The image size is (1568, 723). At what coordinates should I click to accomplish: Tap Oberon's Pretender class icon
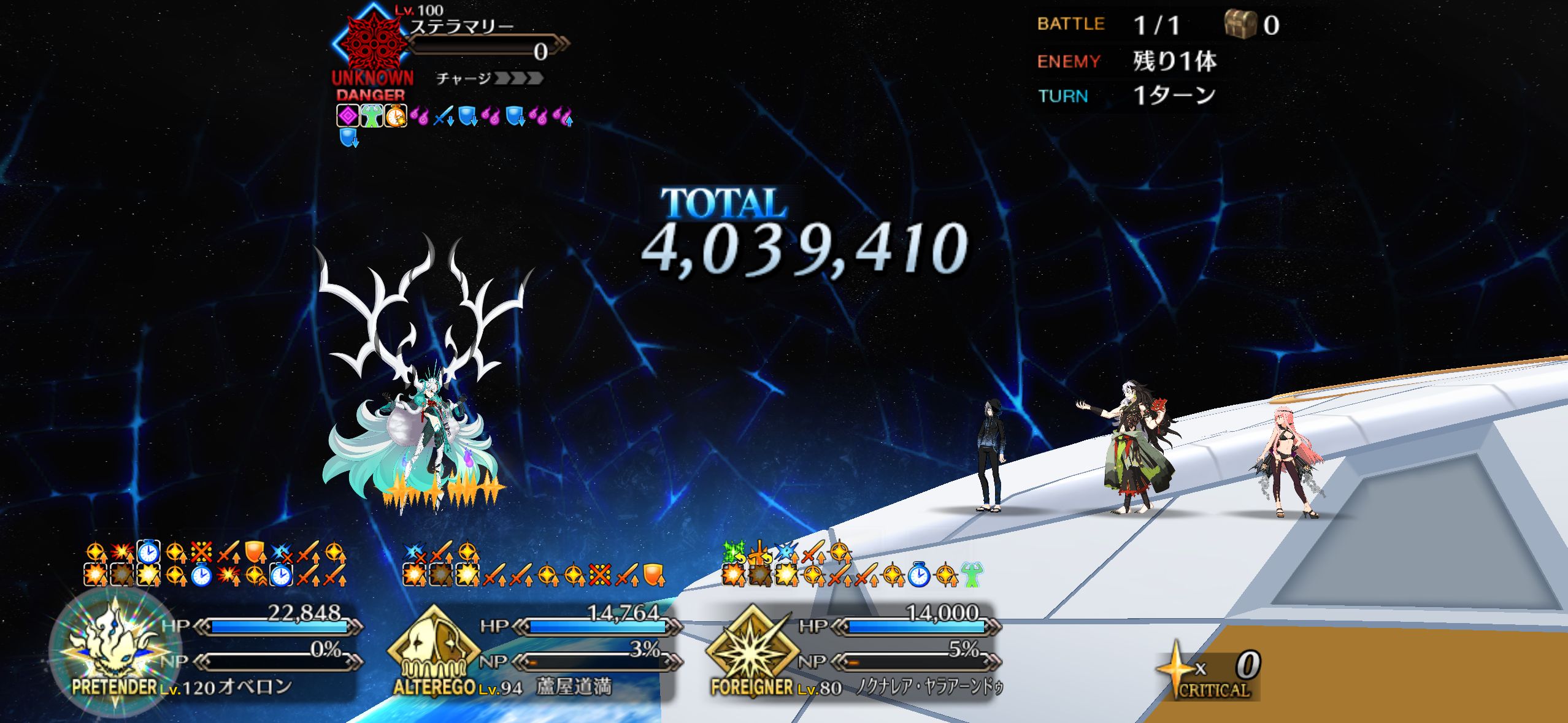coord(115,650)
